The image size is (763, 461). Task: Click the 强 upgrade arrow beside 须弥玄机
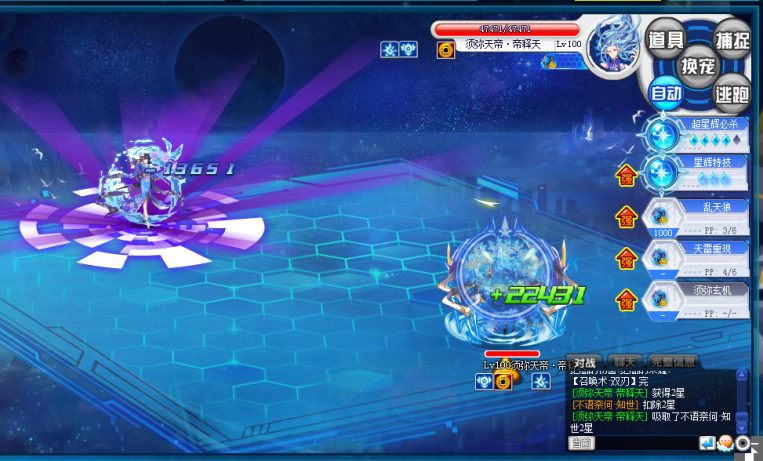tap(626, 299)
